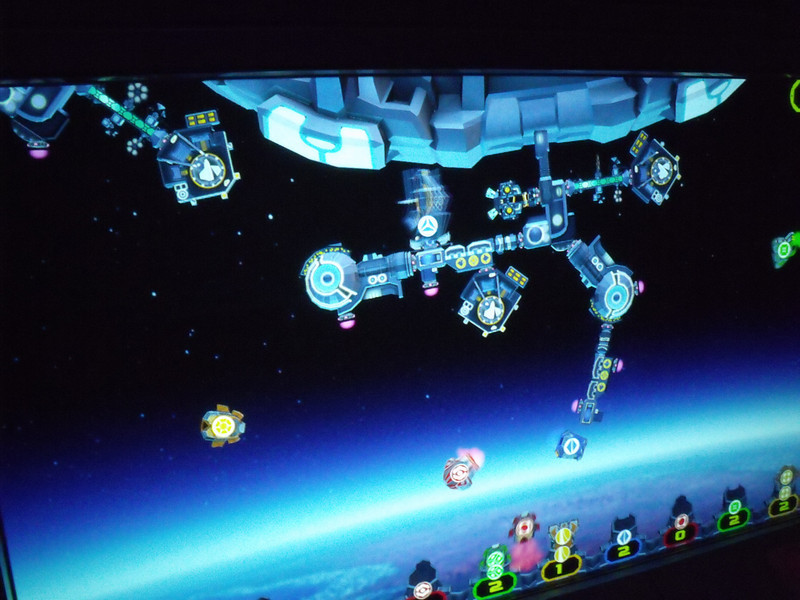Select the yellow module slot showing 2

(783, 505)
